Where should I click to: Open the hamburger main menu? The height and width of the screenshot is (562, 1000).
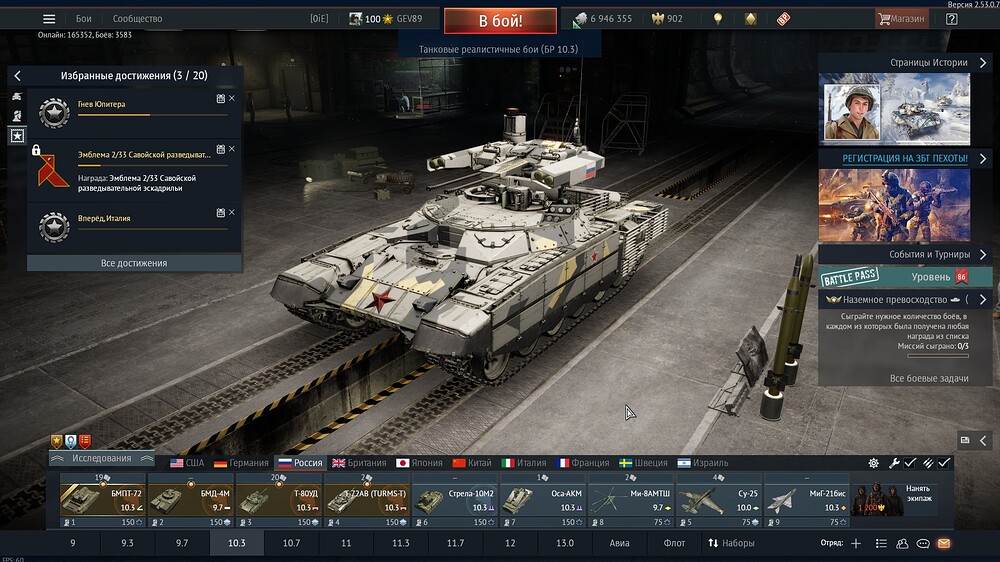pos(49,19)
